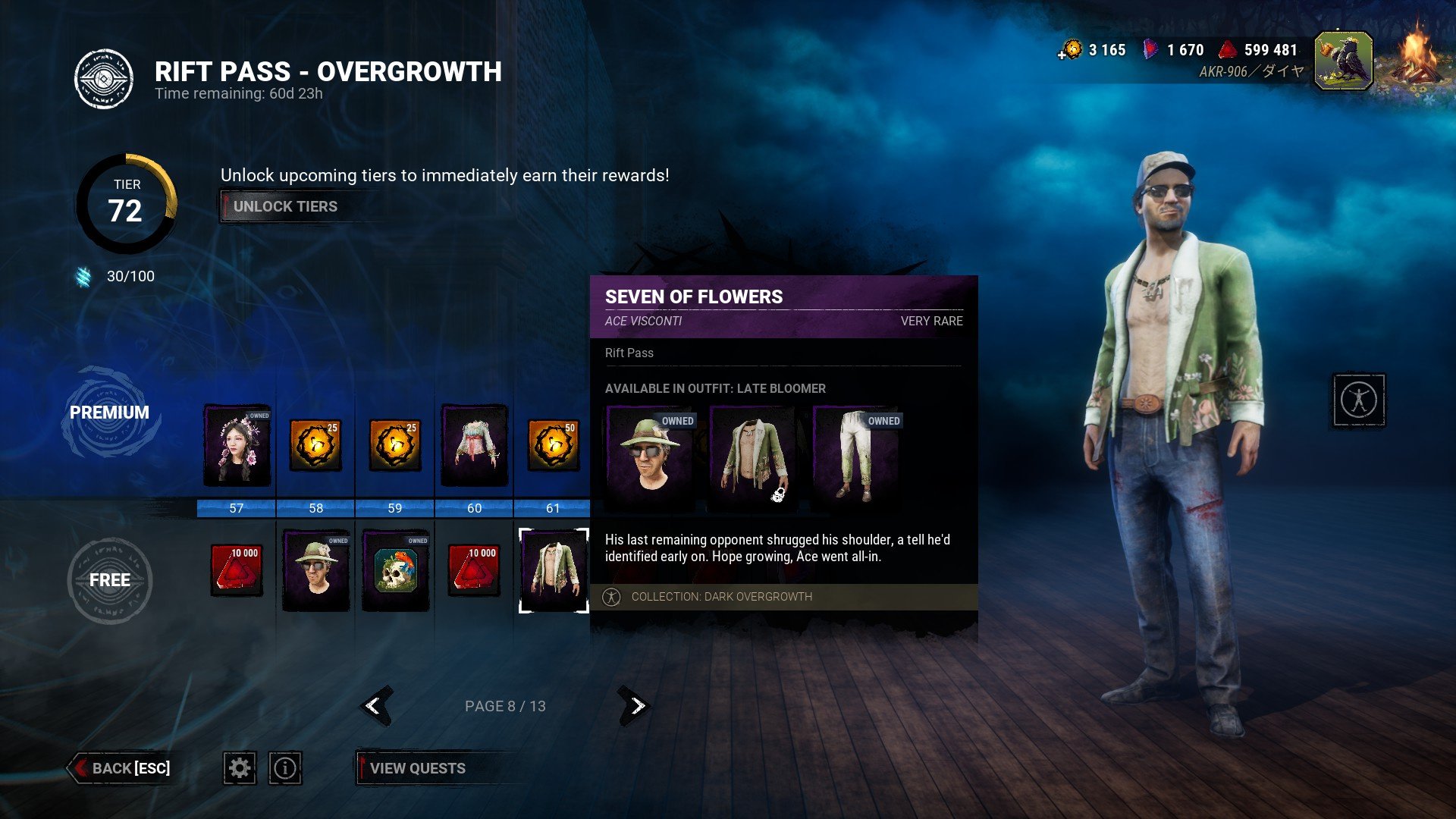Toggle the character pose icon beside the model
1456x819 pixels.
[x=1359, y=400]
